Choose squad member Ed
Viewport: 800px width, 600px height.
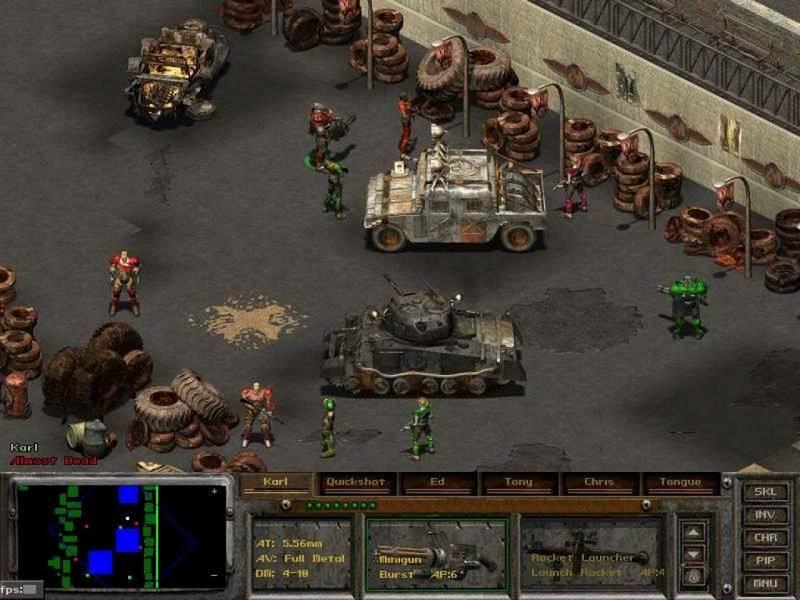click(x=437, y=483)
